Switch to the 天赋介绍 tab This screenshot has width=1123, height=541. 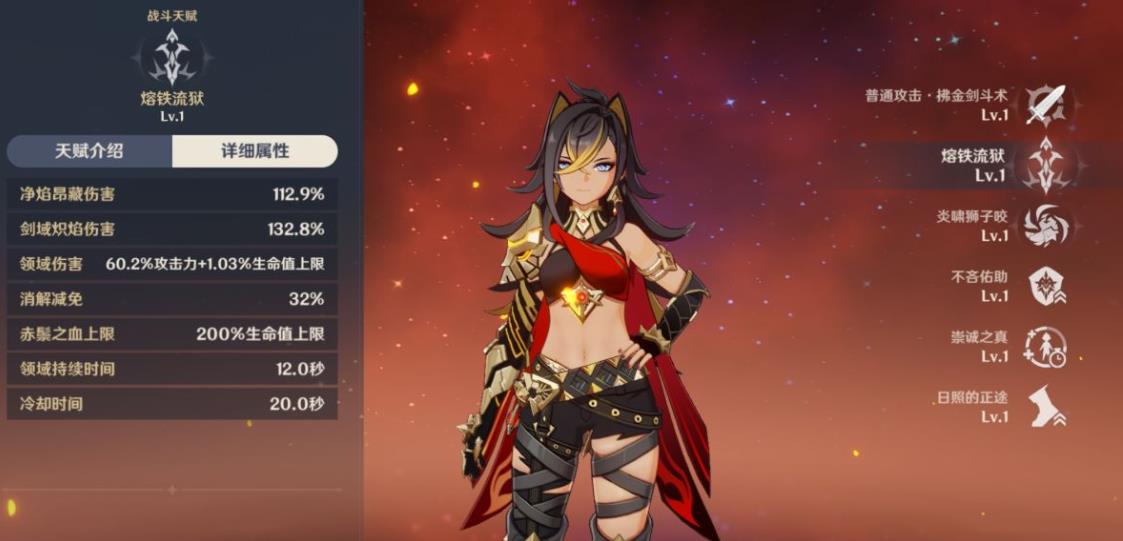[x=89, y=151]
